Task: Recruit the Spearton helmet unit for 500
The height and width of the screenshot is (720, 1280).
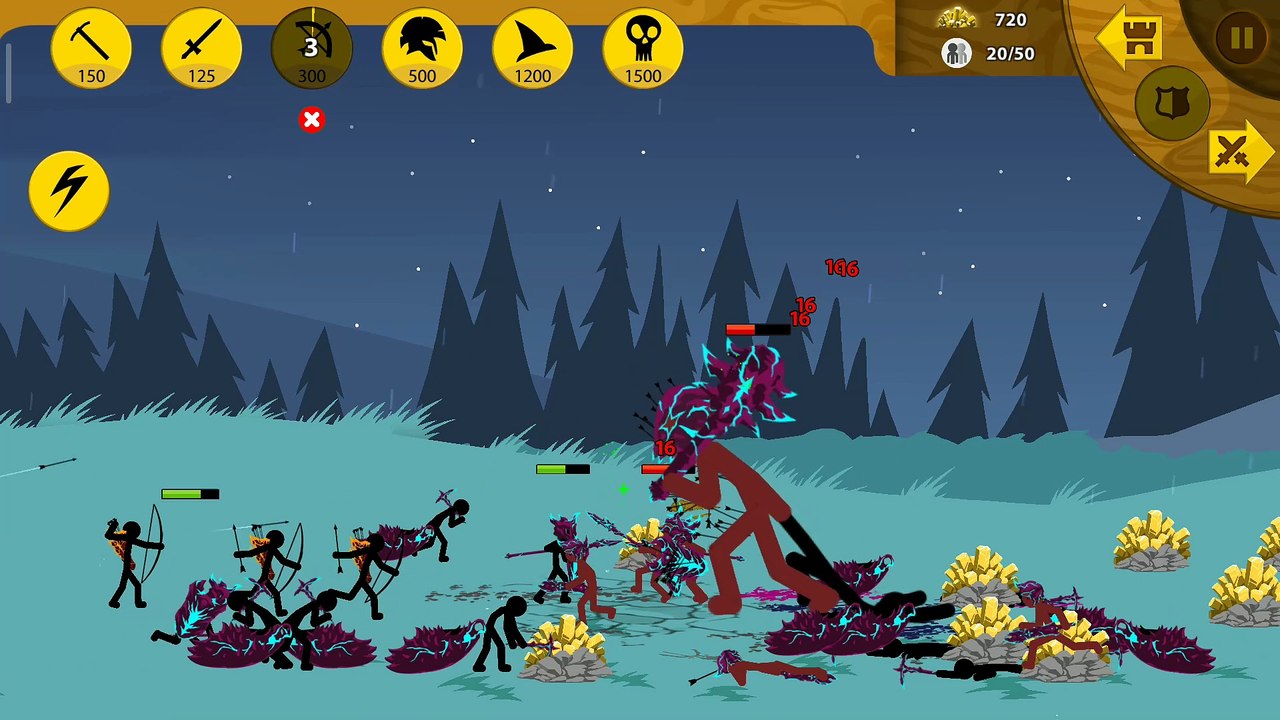Action: 422,48
